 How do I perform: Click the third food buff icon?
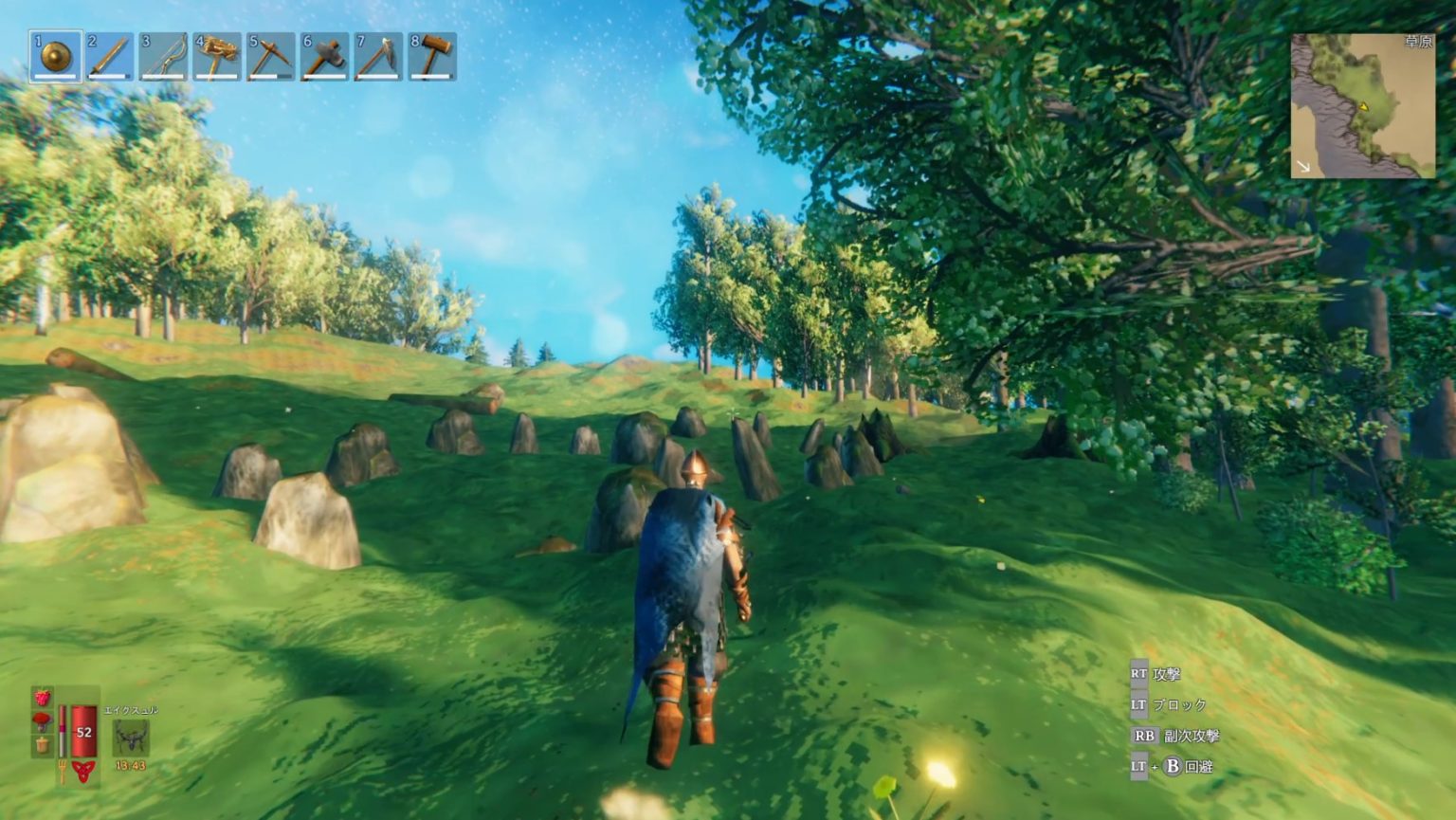tap(43, 744)
